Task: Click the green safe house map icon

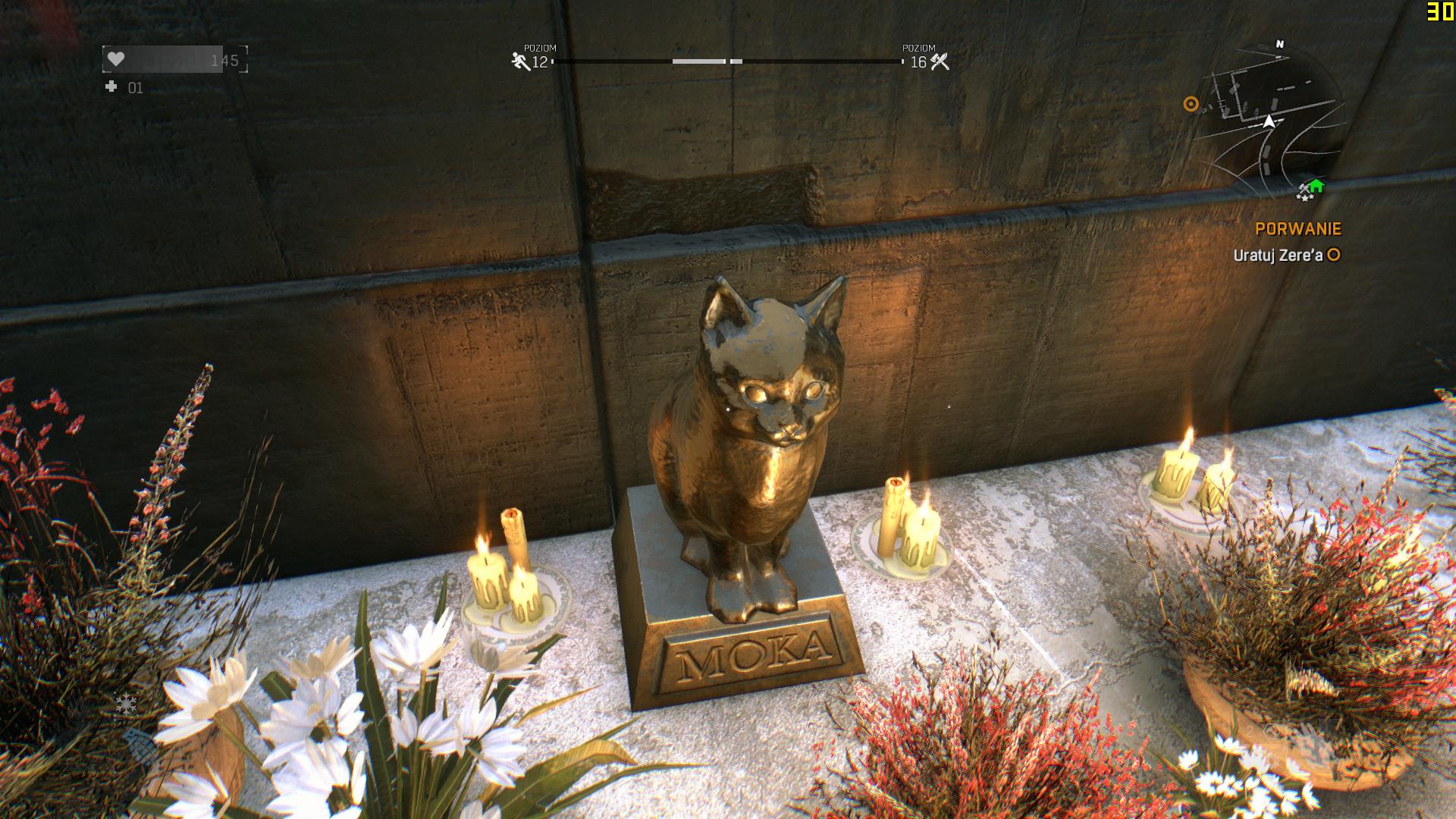Action: 1316,186
